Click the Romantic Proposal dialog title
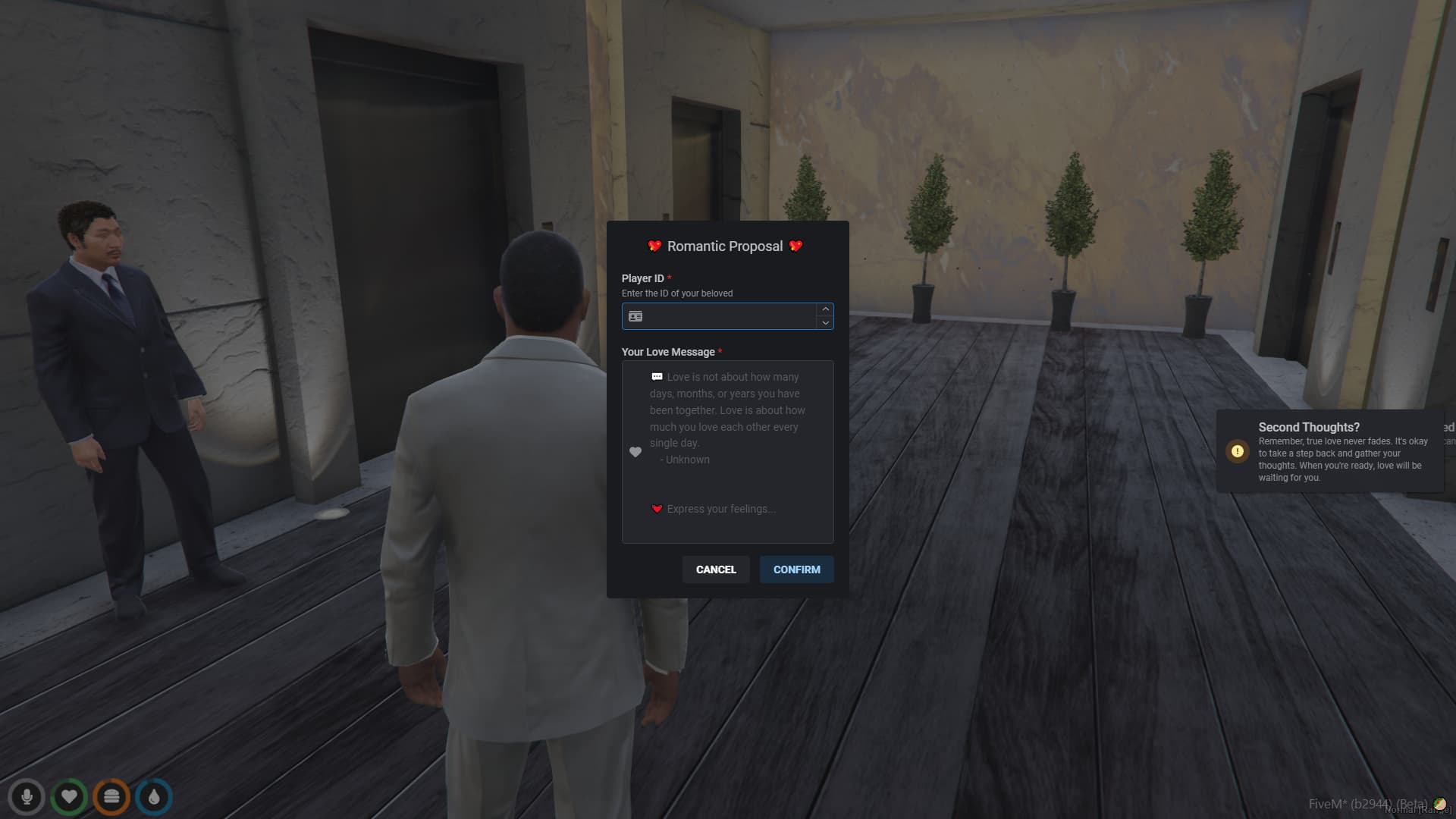 [x=725, y=246]
